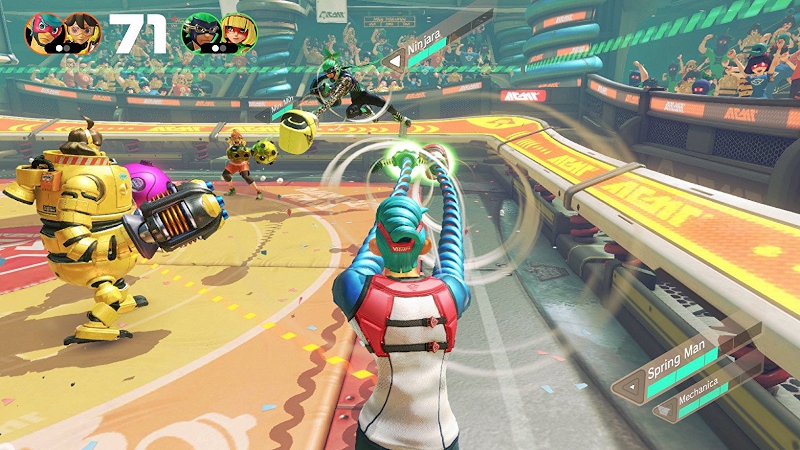Click the rush triangle on Mechanica's tag

tap(663, 408)
